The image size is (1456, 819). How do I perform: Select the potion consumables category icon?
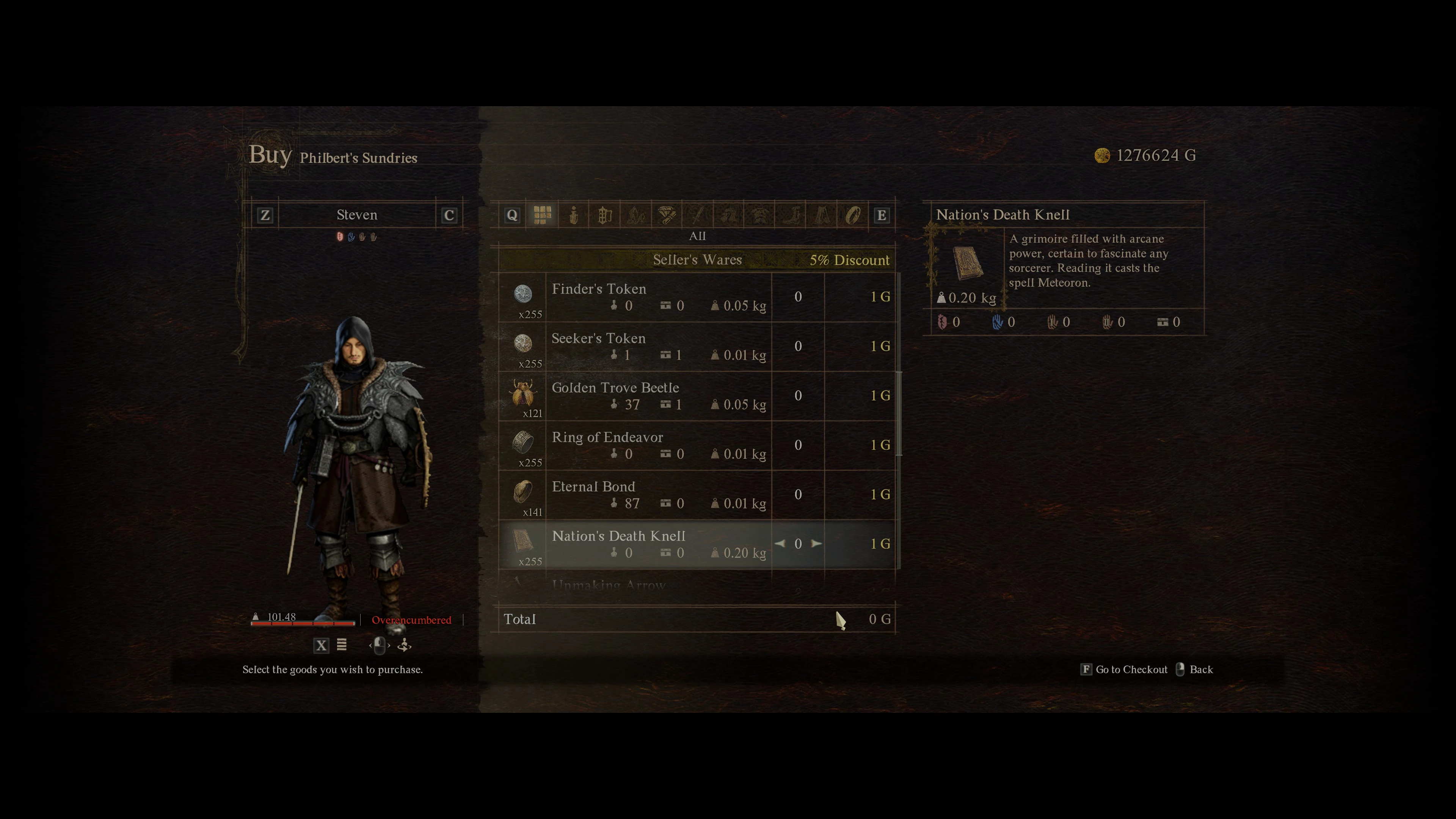tap(574, 214)
